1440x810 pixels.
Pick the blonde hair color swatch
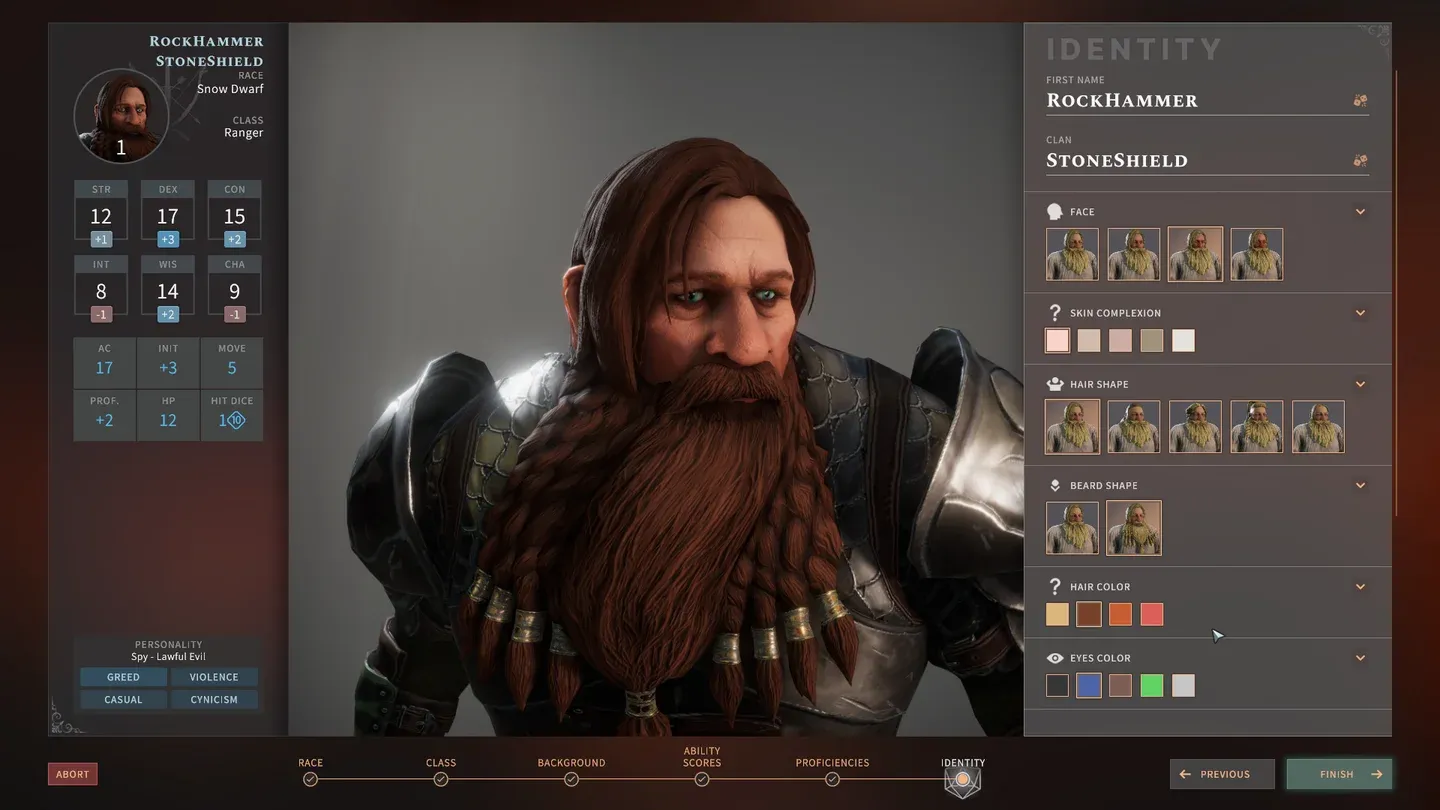click(x=1057, y=614)
